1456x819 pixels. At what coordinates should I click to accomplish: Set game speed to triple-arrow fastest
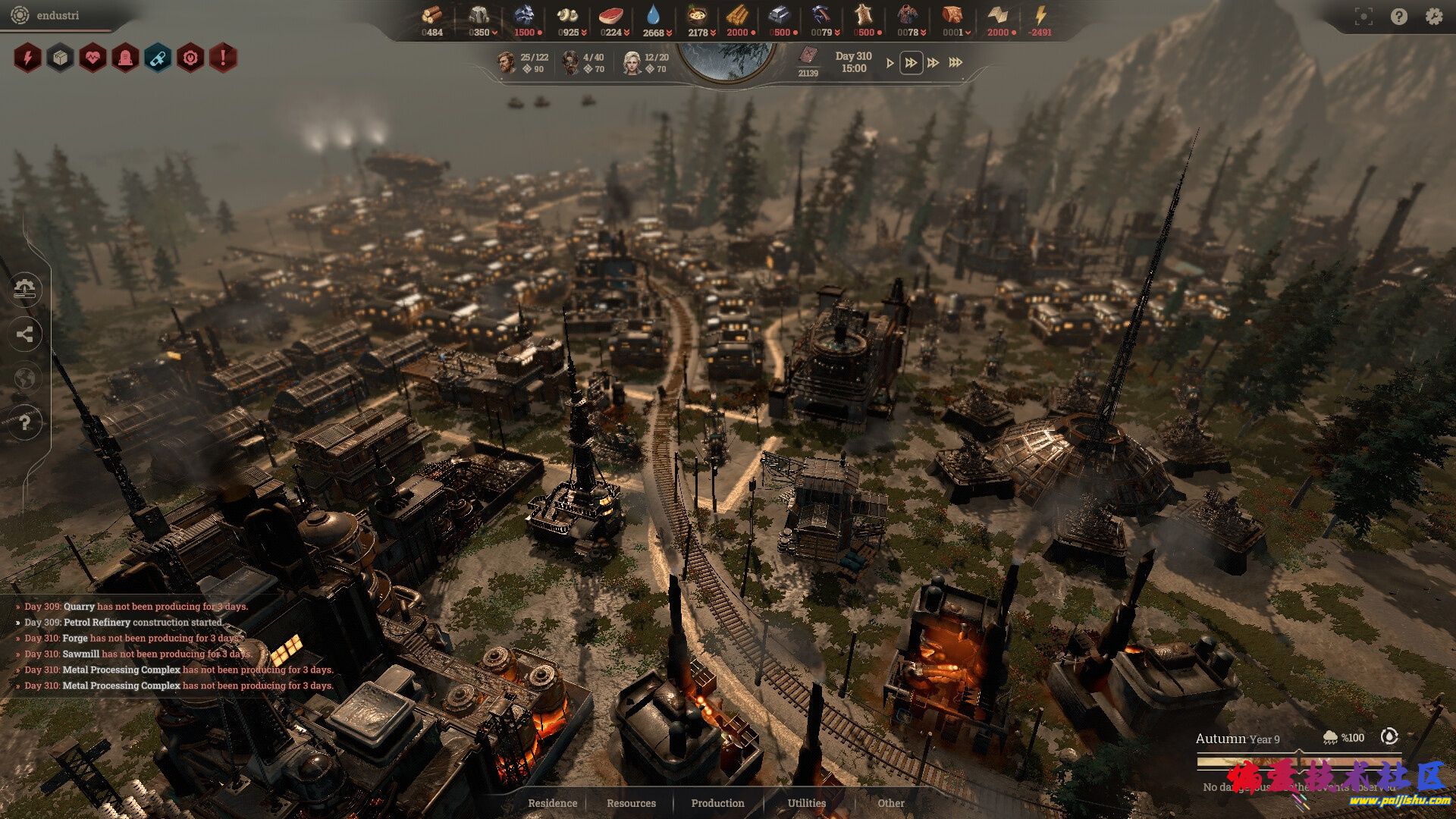tap(956, 63)
